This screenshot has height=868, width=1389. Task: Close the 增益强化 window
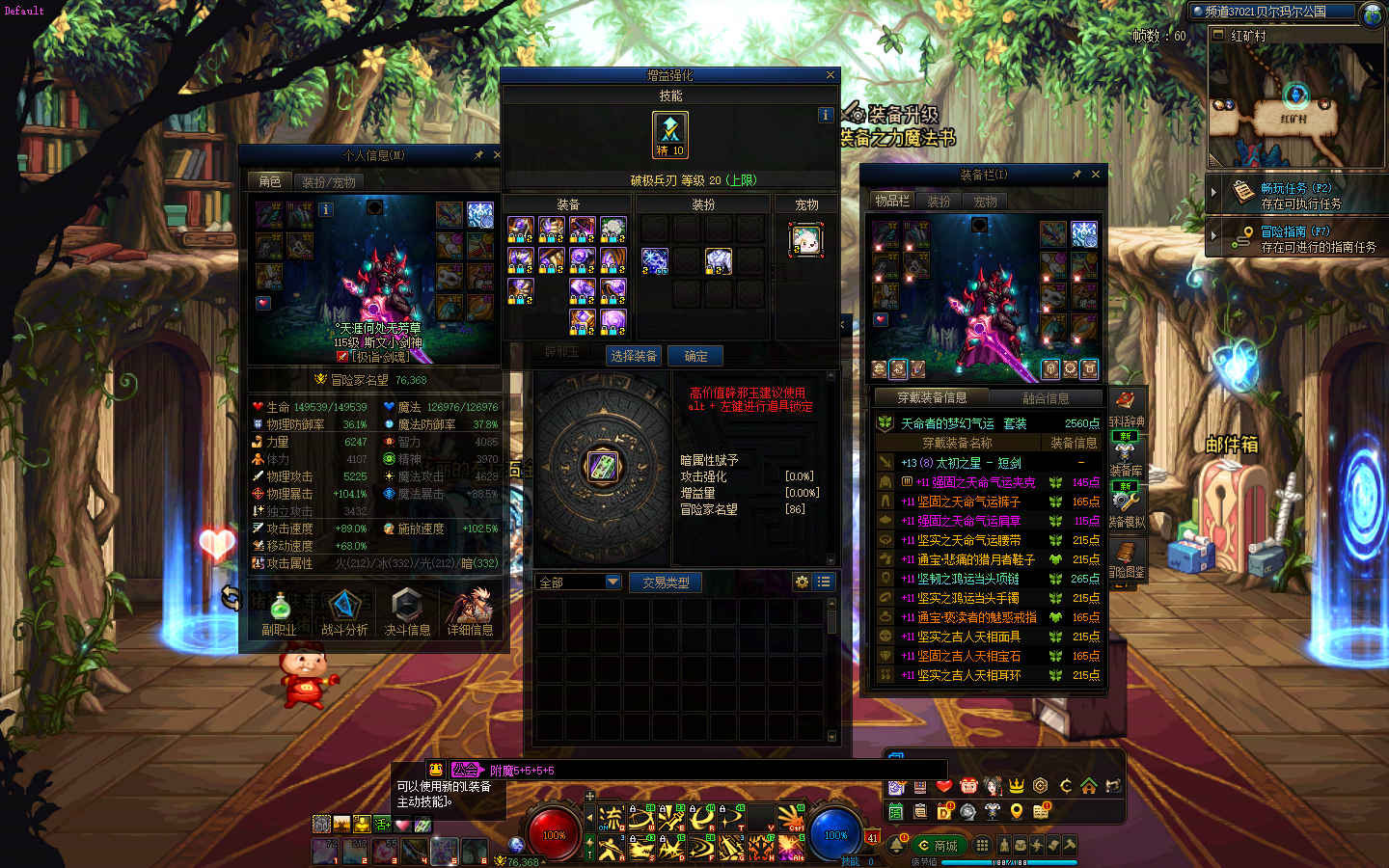pos(831,75)
